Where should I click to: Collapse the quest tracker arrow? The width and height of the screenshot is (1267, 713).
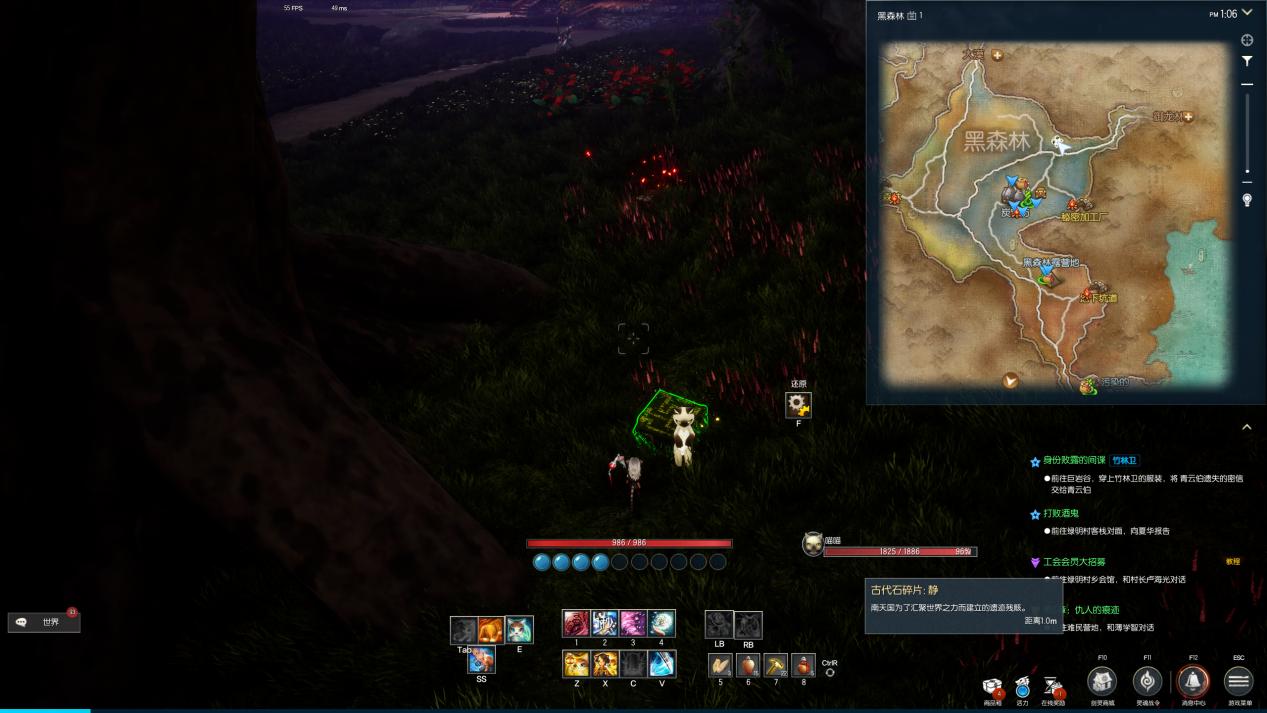[1247, 427]
